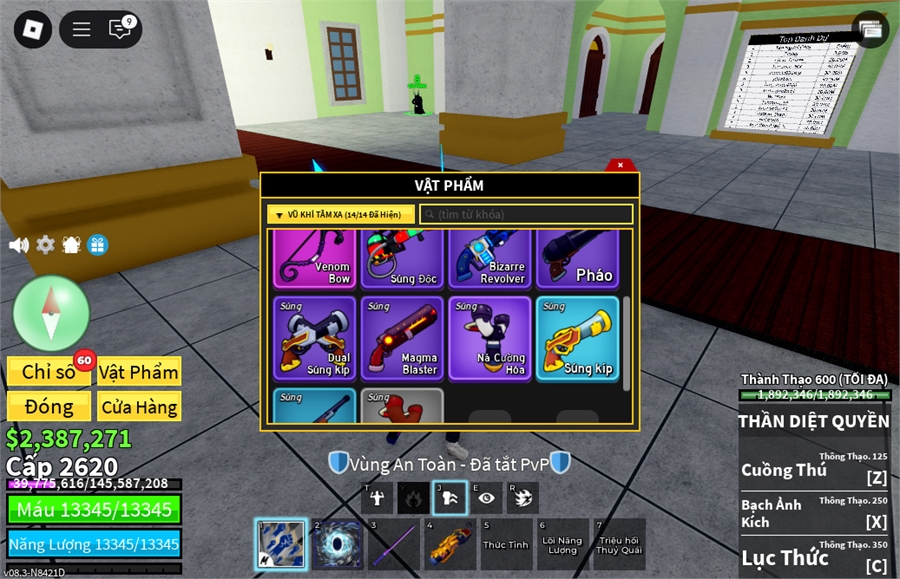900x579 pixels.
Task: Open the blue gift box rewards
Action: 97,245
